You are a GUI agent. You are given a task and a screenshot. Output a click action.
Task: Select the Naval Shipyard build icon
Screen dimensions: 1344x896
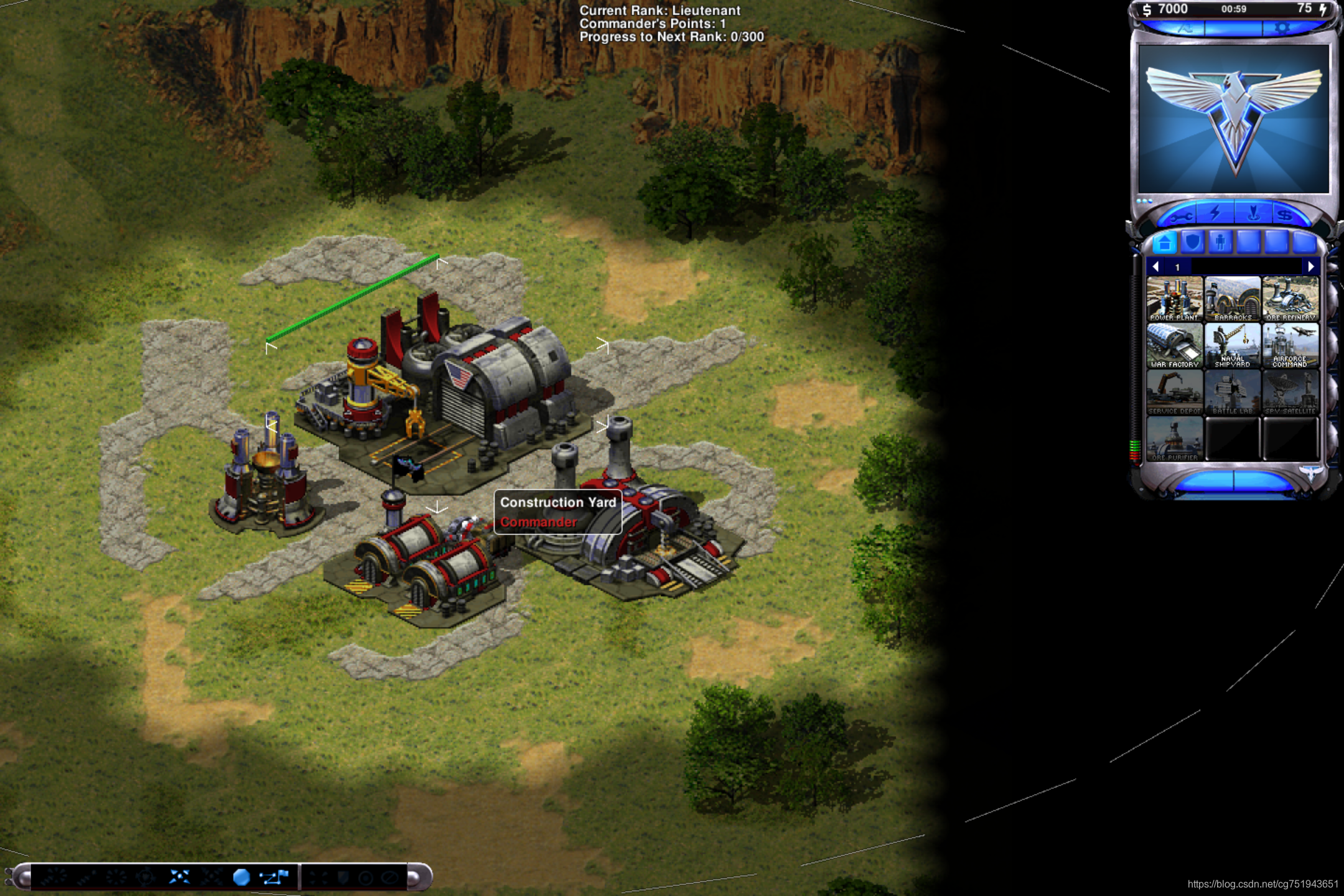tap(1232, 345)
